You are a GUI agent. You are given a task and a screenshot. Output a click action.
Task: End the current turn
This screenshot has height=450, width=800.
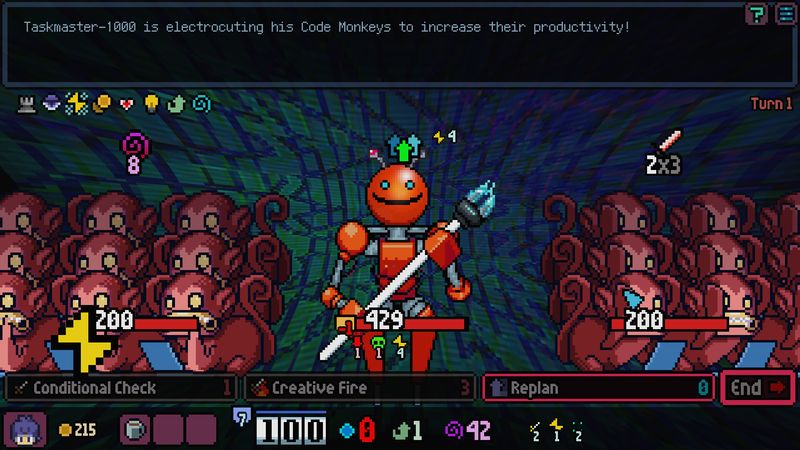pos(757,387)
